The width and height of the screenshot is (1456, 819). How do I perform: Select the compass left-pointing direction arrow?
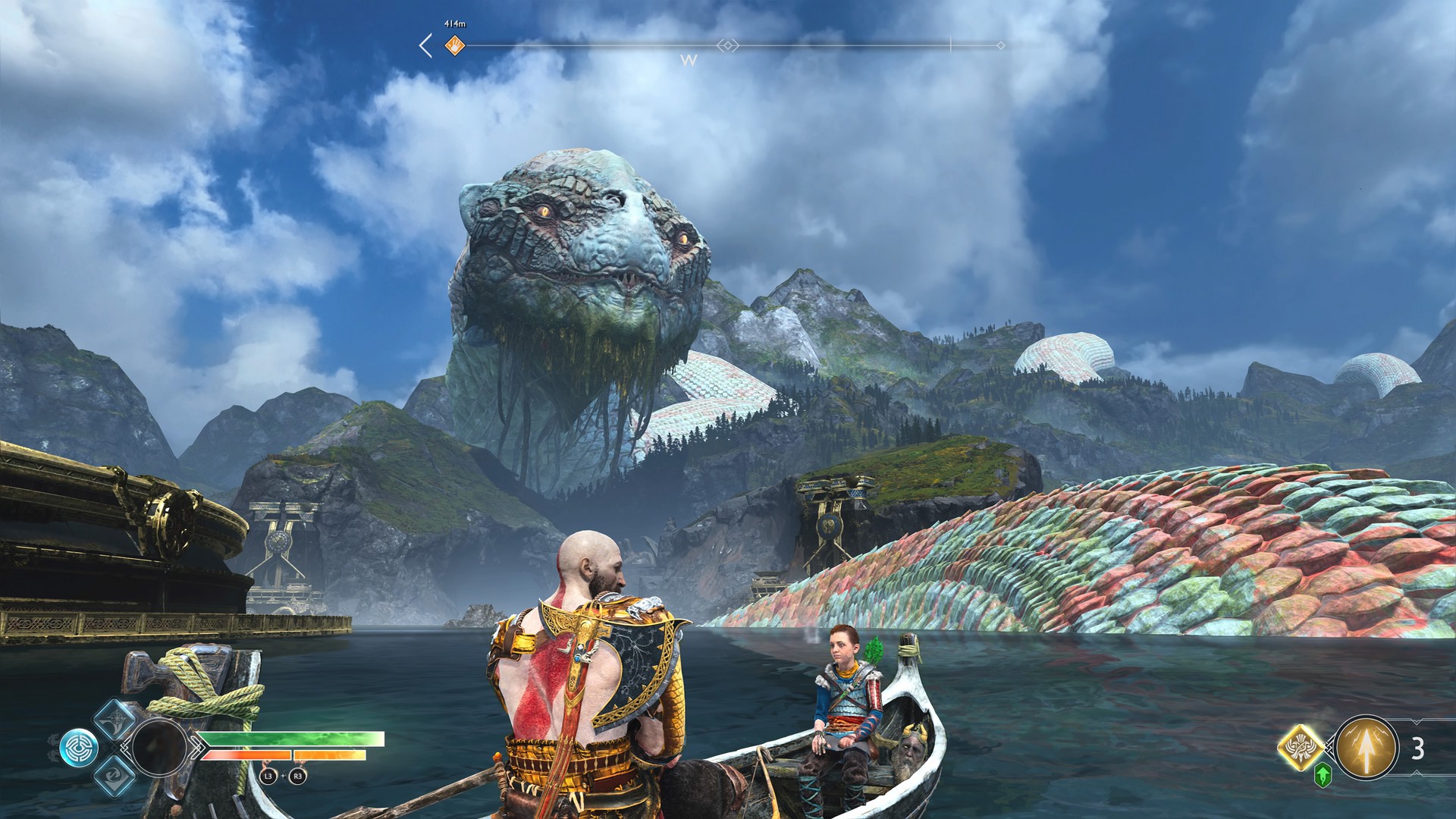pyautogui.click(x=425, y=45)
